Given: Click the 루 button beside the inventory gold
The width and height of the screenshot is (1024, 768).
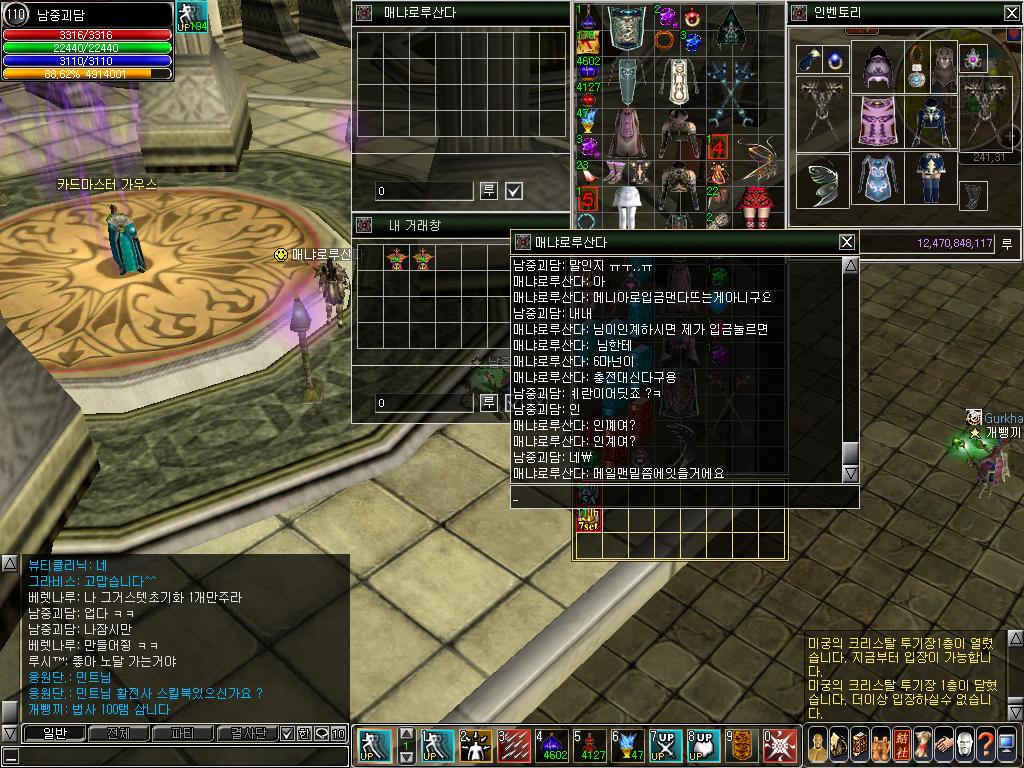Looking at the screenshot, I should (1007, 243).
